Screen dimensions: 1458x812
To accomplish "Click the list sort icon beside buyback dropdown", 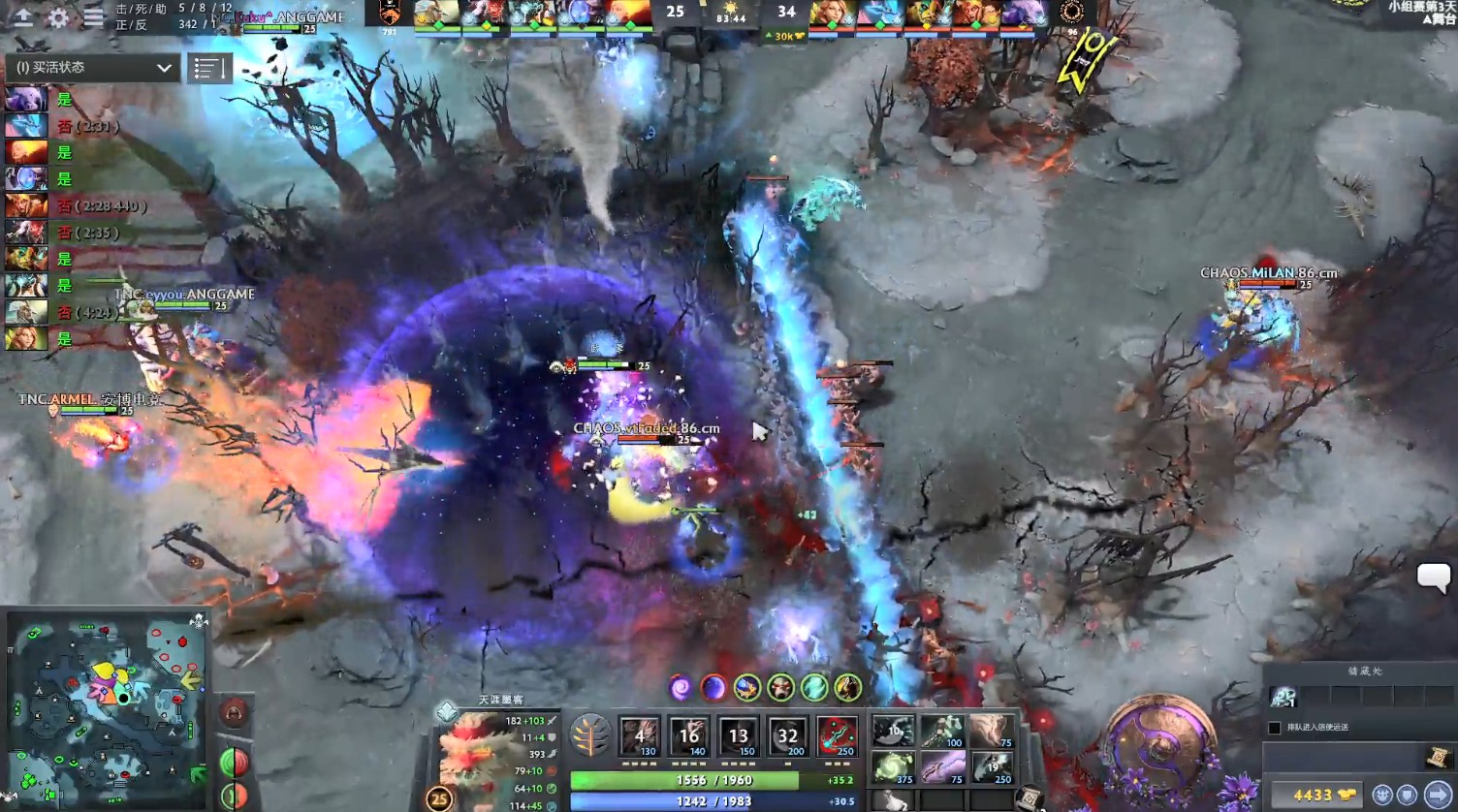I will tap(209, 68).
